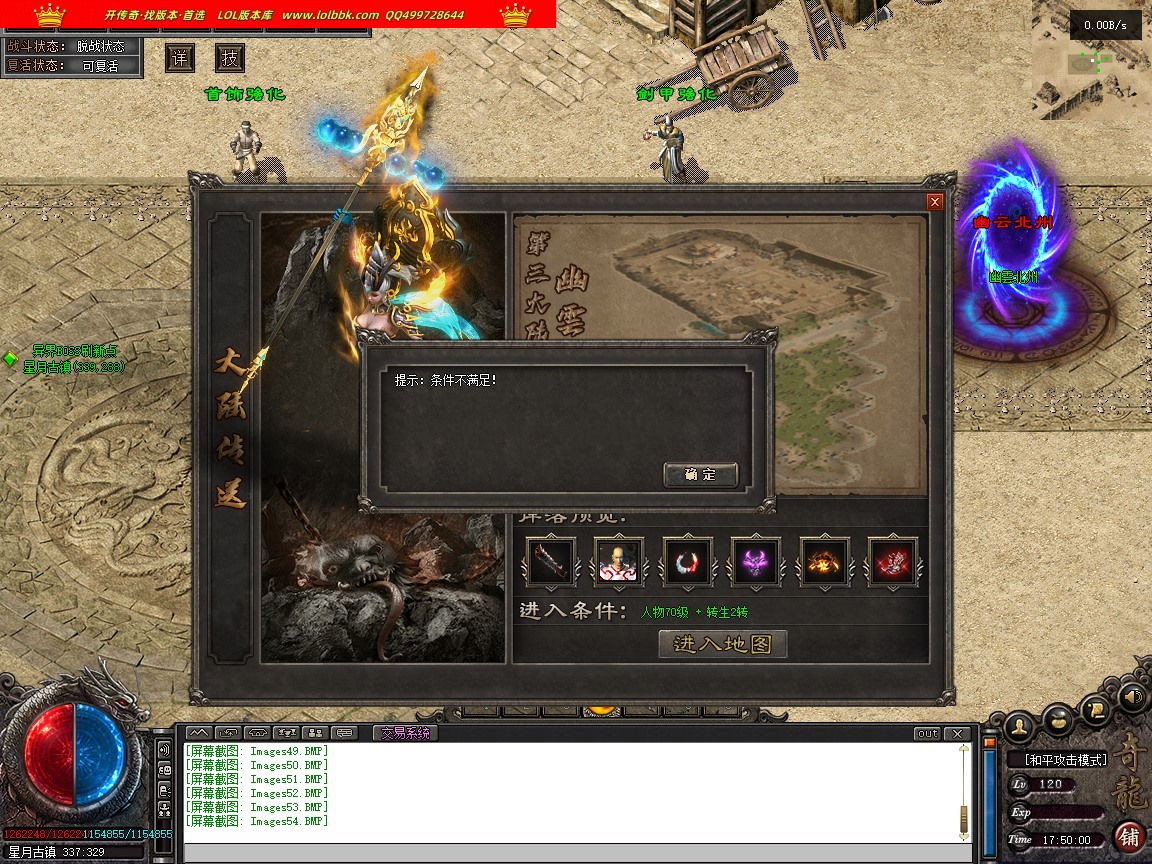This screenshot has height=864, width=1152.
Task: Open the character silhouette menu icon
Action: pyautogui.click(x=1019, y=724)
